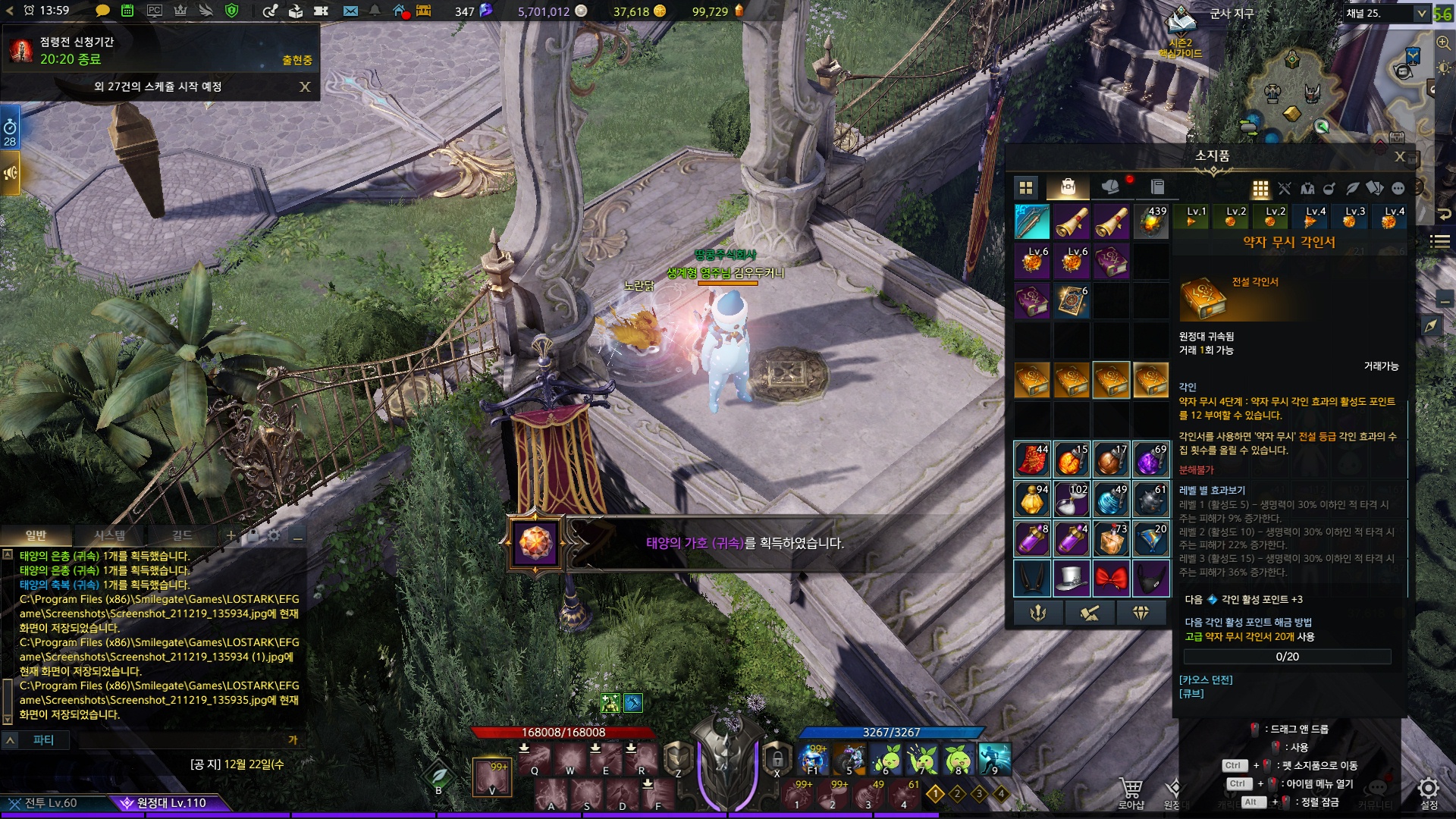1456x819 pixels.
Task: Open the mail envelope icon
Action: (350, 11)
